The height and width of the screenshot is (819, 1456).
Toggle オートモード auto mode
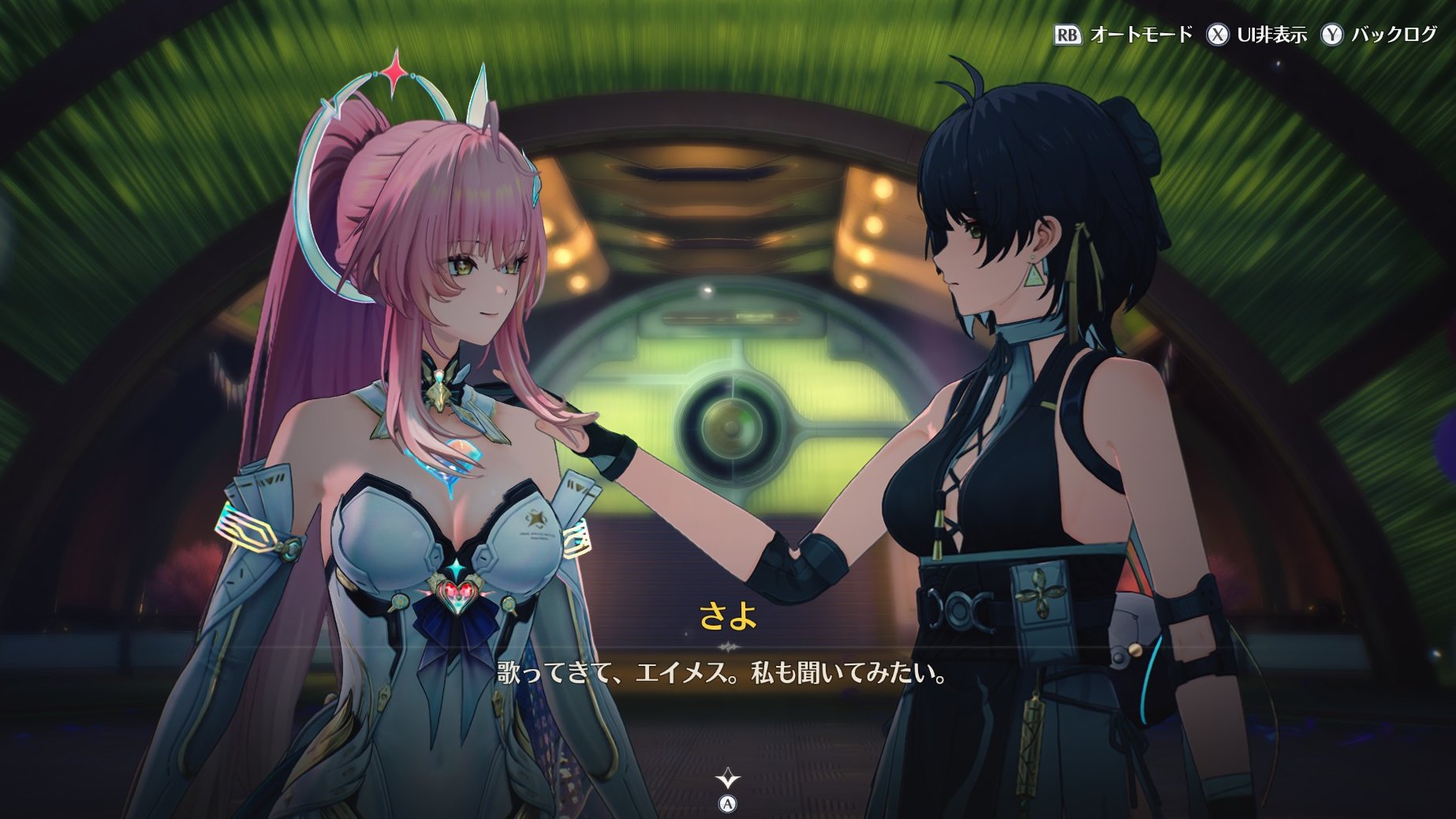coord(1123,35)
